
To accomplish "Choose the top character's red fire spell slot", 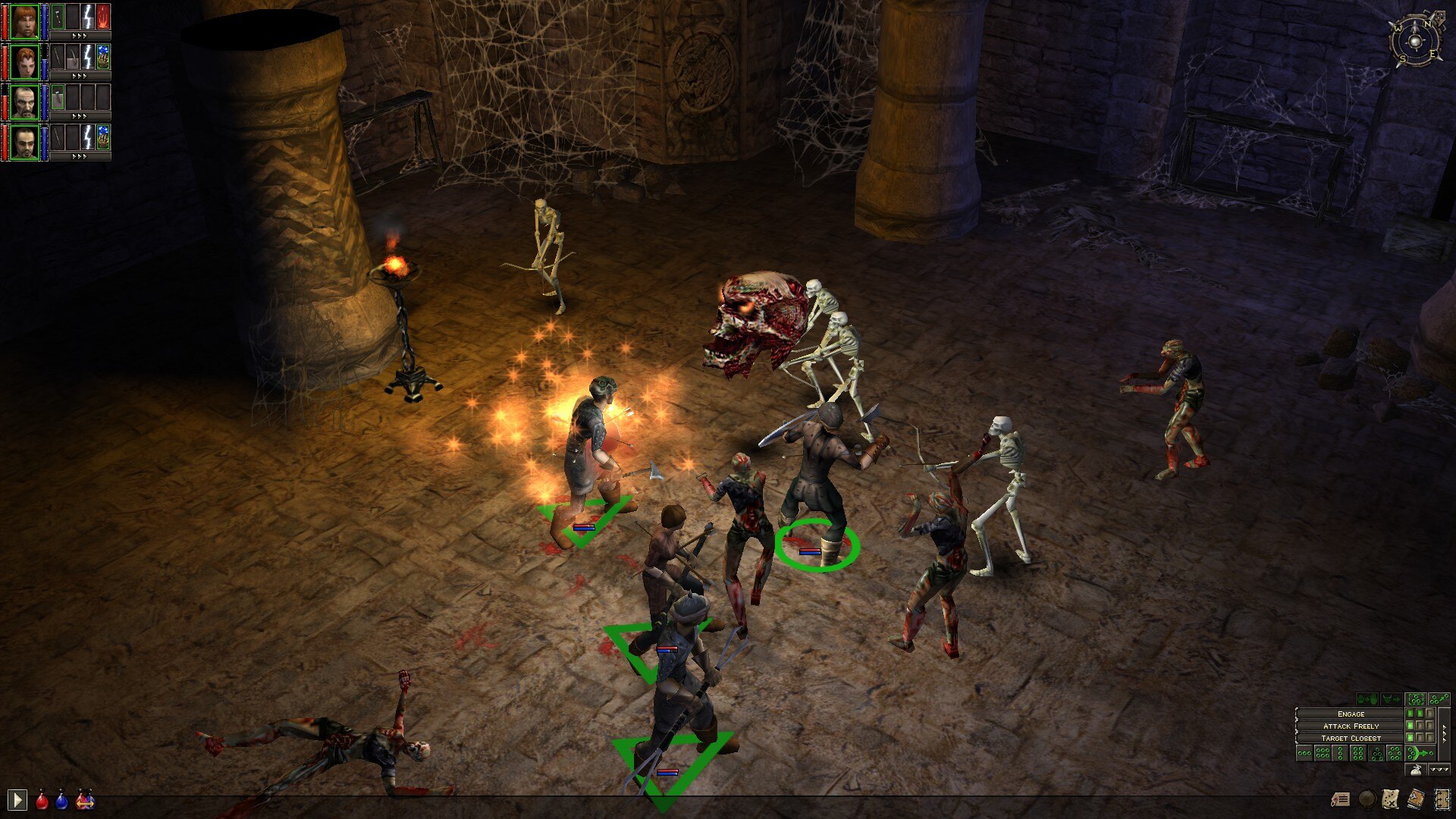I will [103, 17].
